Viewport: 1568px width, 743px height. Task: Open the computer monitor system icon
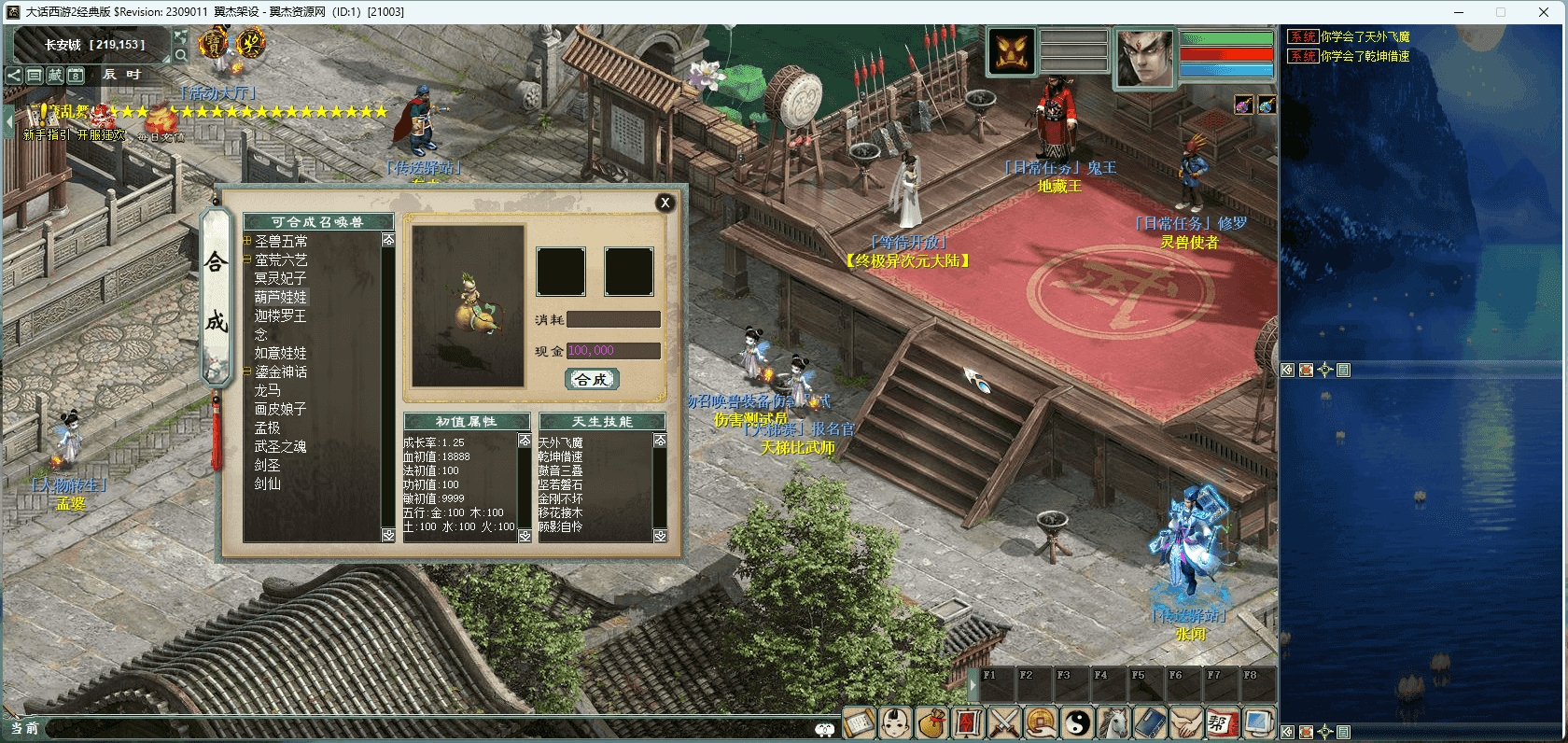[1258, 723]
